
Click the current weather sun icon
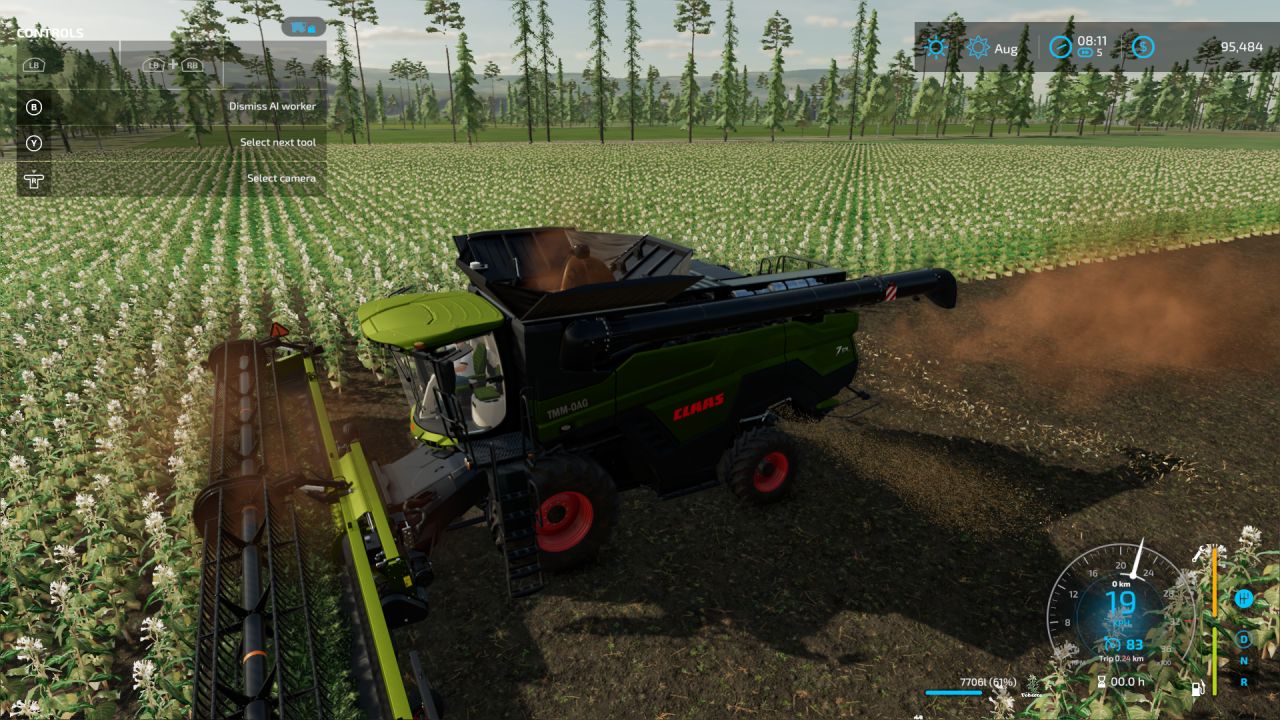(935, 47)
